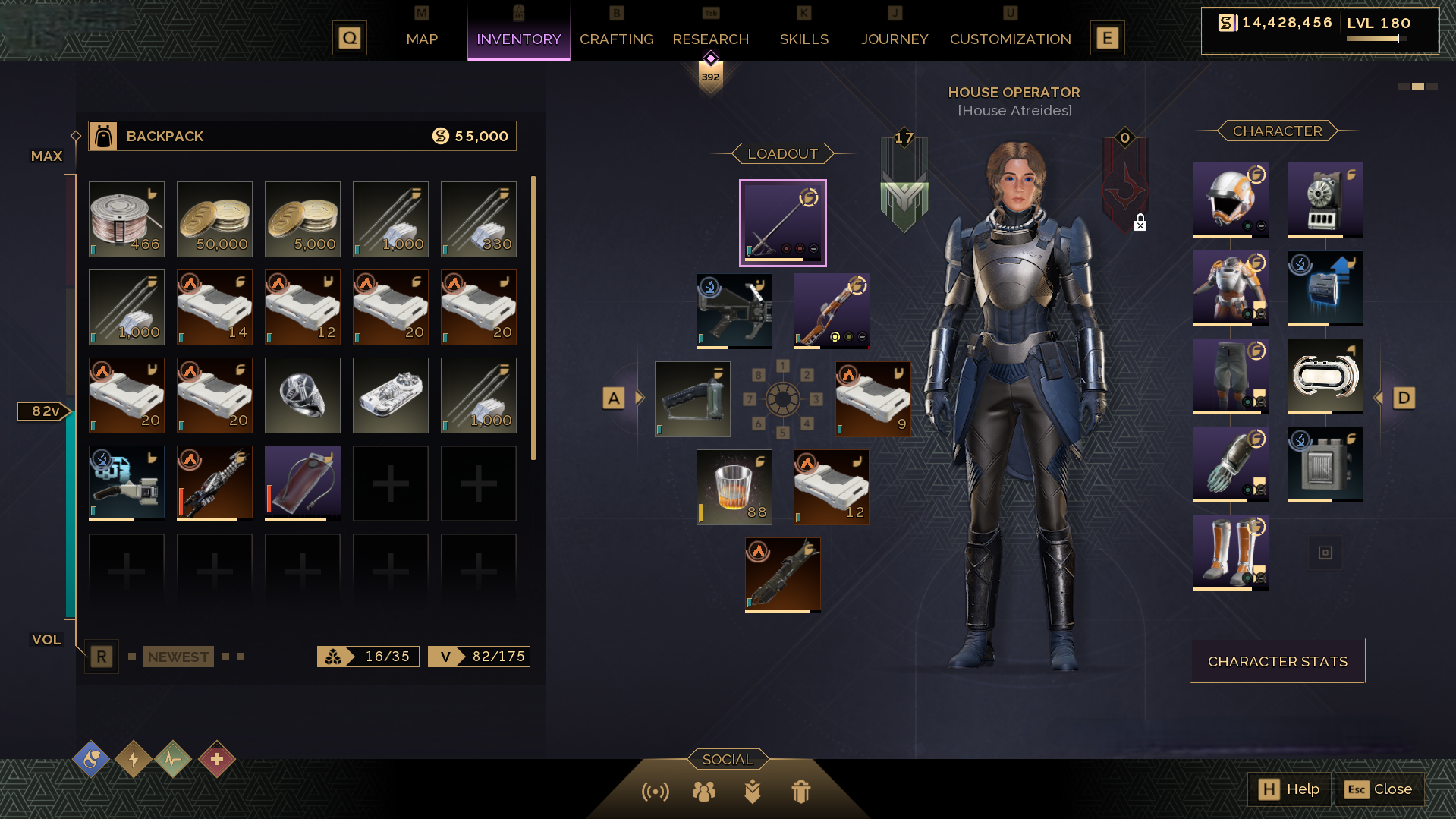Select the highlighted sword loadout slot
Image resolution: width=1456 pixels, height=819 pixels.
tap(782, 222)
